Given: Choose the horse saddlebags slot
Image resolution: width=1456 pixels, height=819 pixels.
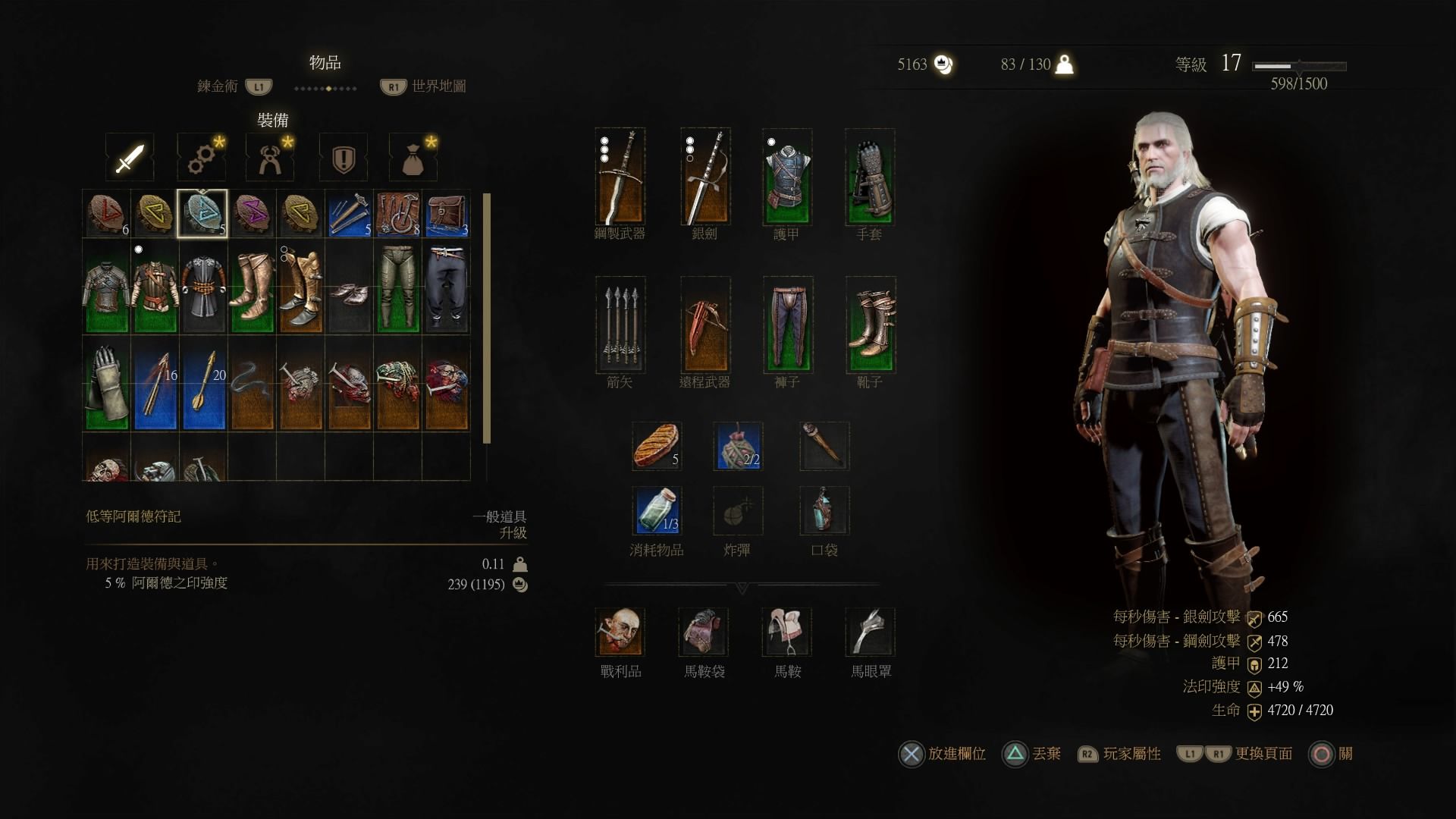Looking at the screenshot, I should point(704,632).
